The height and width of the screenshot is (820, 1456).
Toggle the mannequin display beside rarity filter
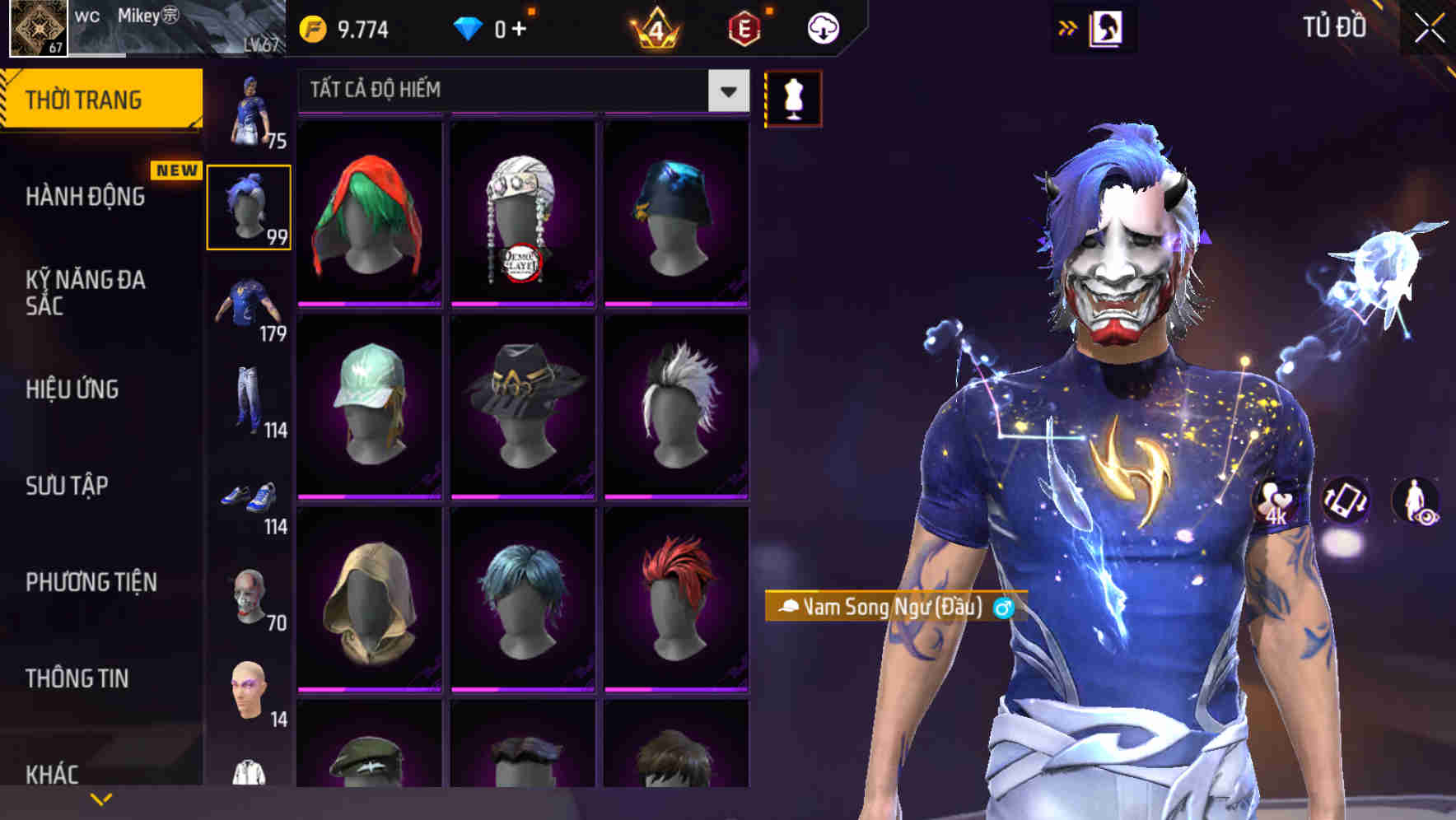(x=792, y=97)
